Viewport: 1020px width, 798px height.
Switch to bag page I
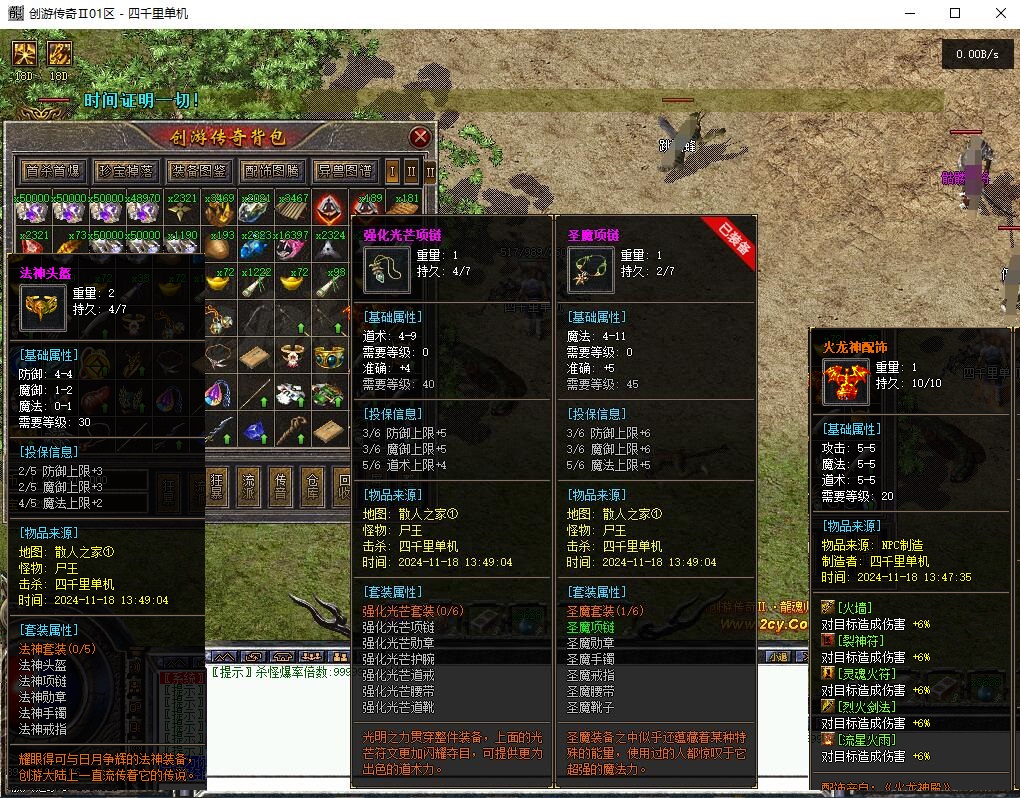393,171
